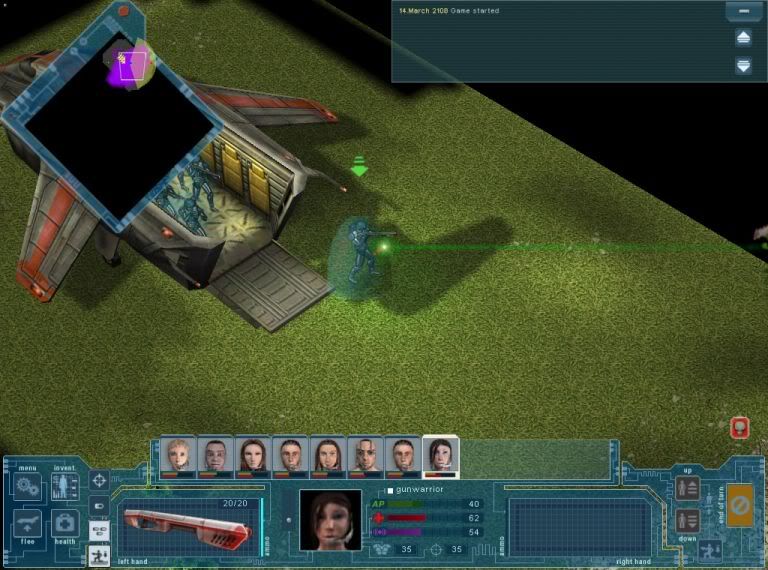Image resolution: width=768 pixels, height=570 pixels.
Task: Activate the crosshair aim mode icon
Action: [x=99, y=481]
